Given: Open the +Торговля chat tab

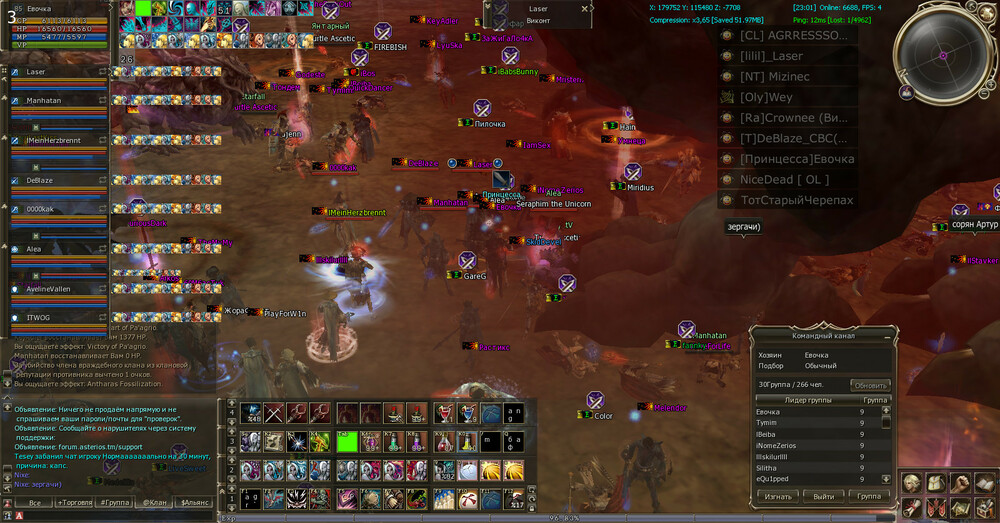Looking at the screenshot, I should coord(75,502).
